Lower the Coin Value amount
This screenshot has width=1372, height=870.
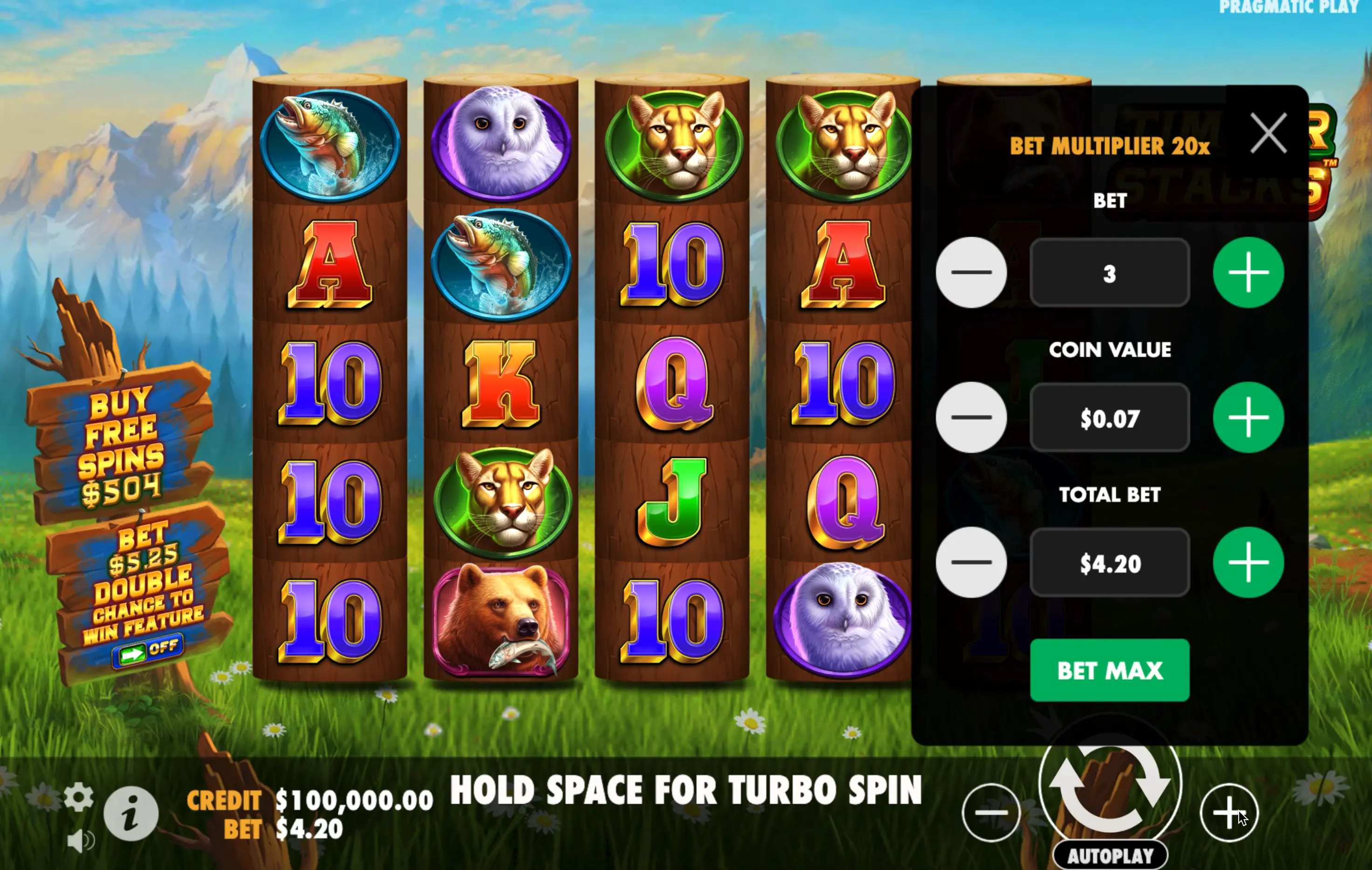coord(971,417)
